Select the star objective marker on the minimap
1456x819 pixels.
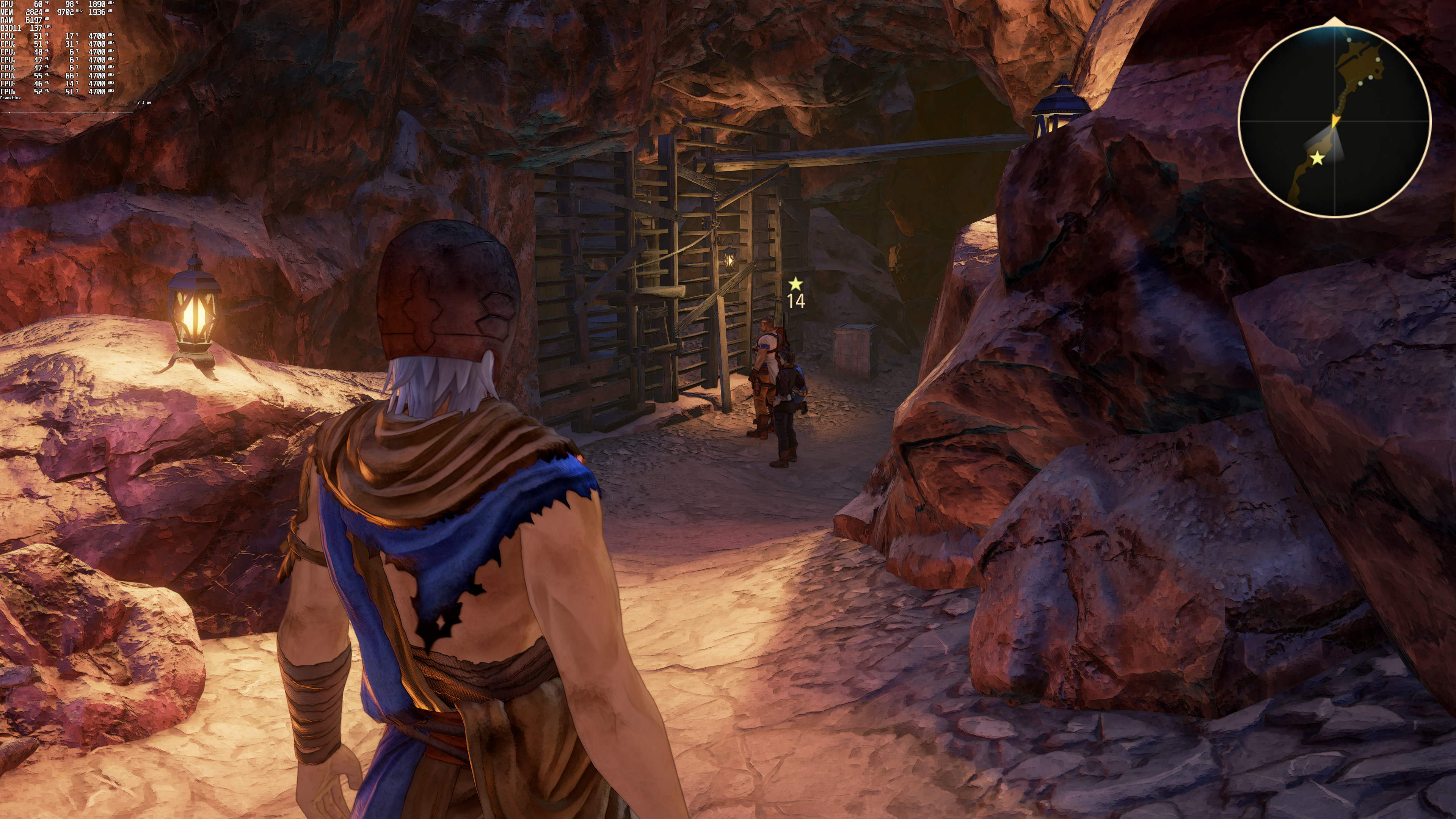[1317, 158]
